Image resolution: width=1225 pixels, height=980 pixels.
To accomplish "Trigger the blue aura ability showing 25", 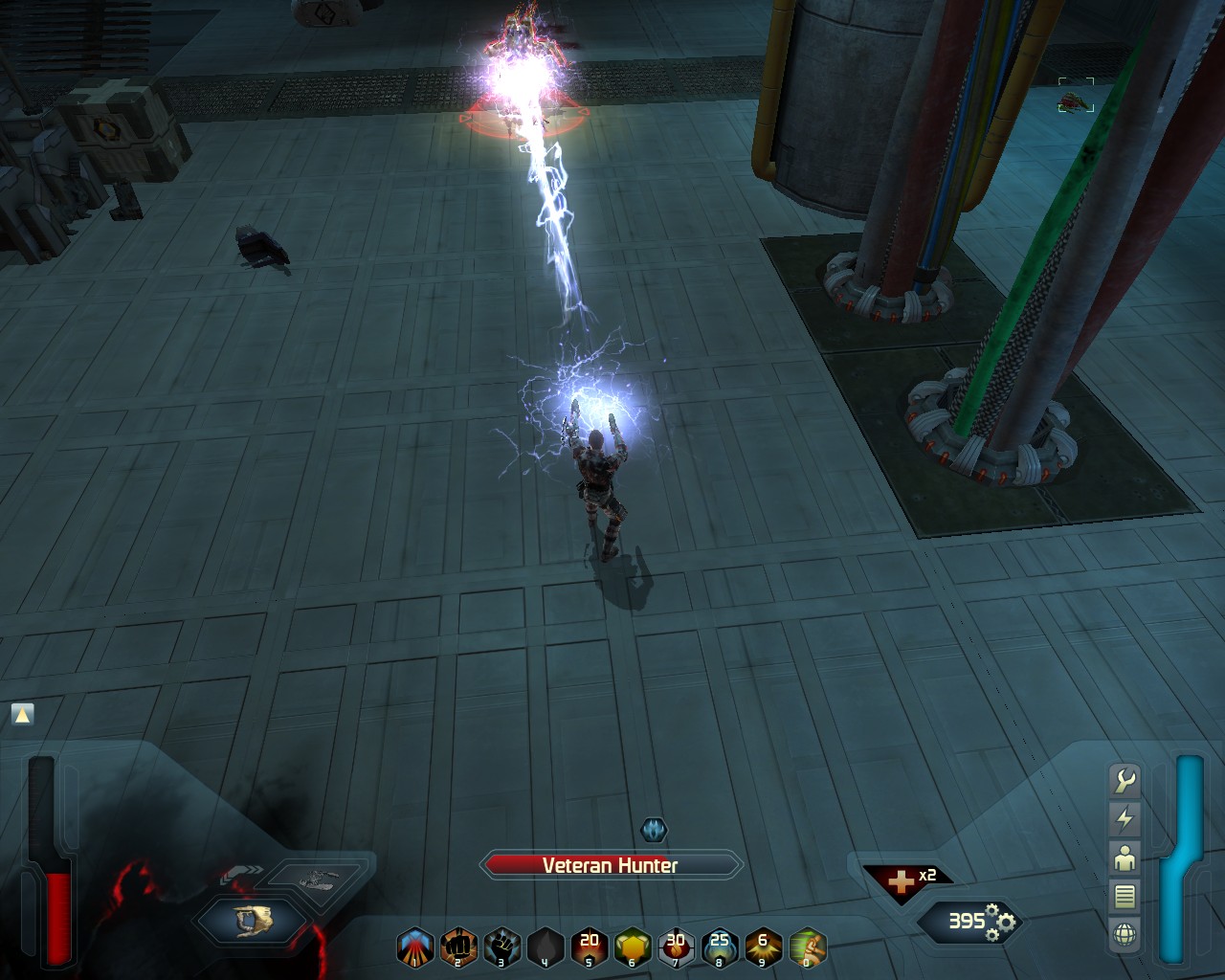I will [720, 947].
